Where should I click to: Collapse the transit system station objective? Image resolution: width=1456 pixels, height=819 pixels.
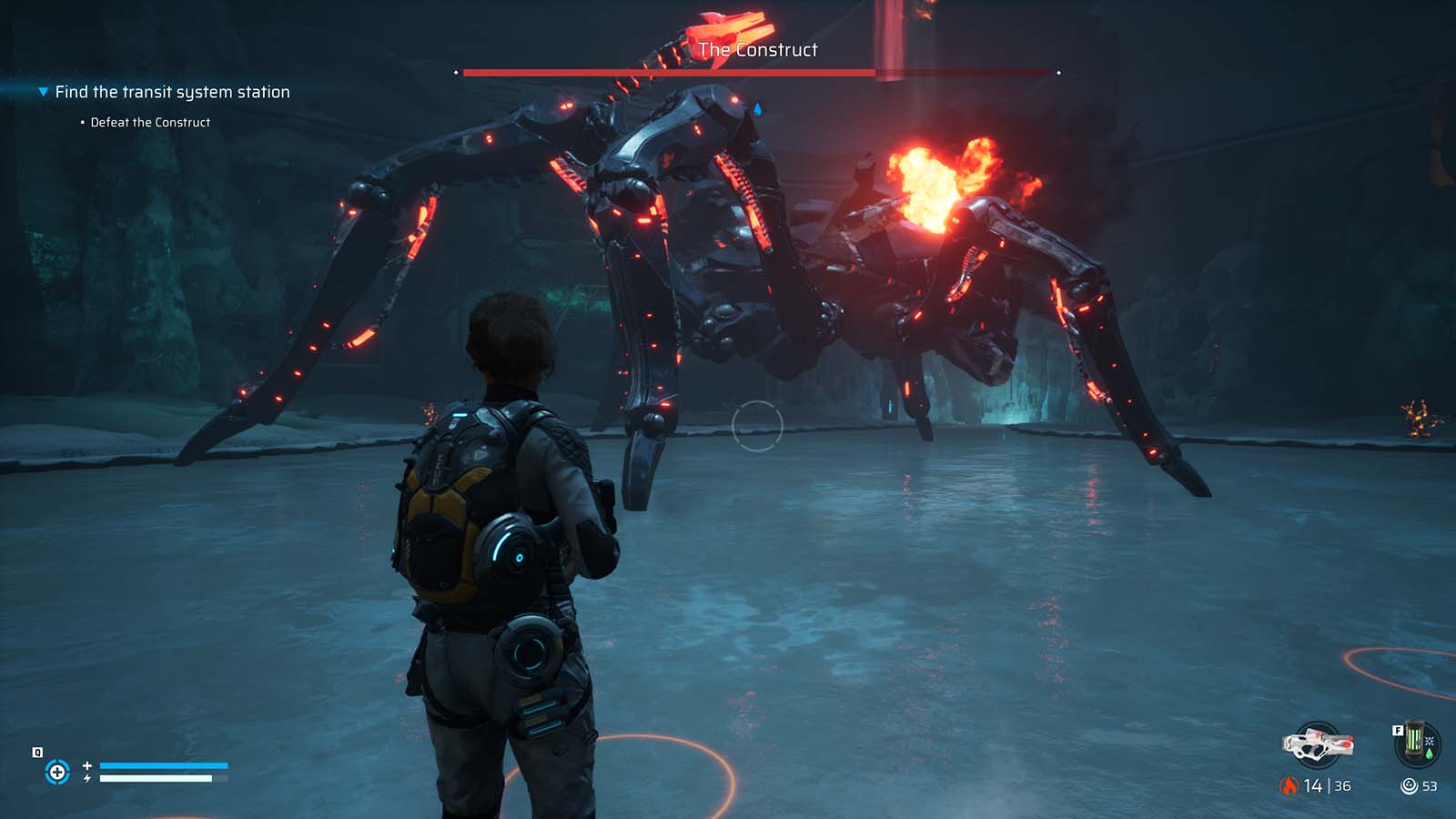tap(41, 91)
